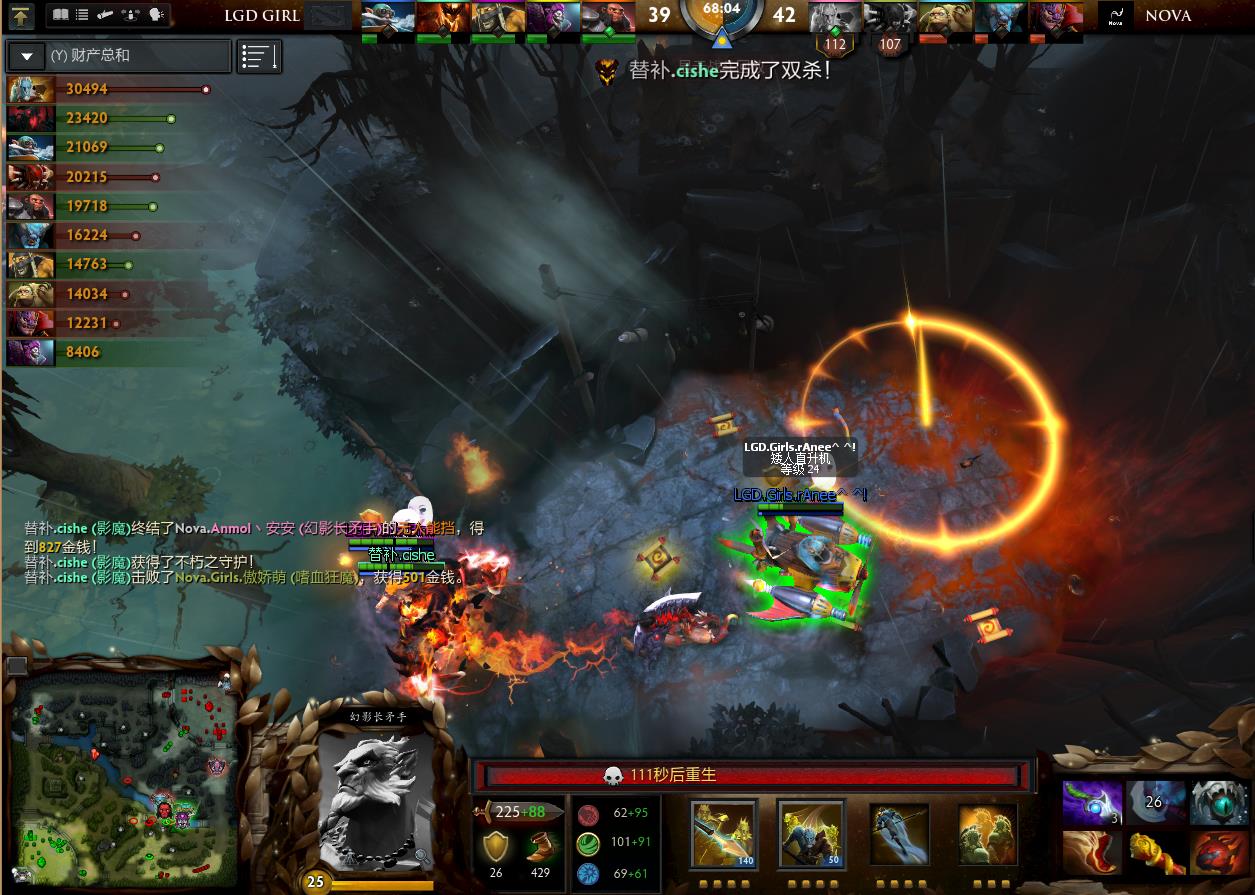Click the dashboard arrow button

coord(22,15)
